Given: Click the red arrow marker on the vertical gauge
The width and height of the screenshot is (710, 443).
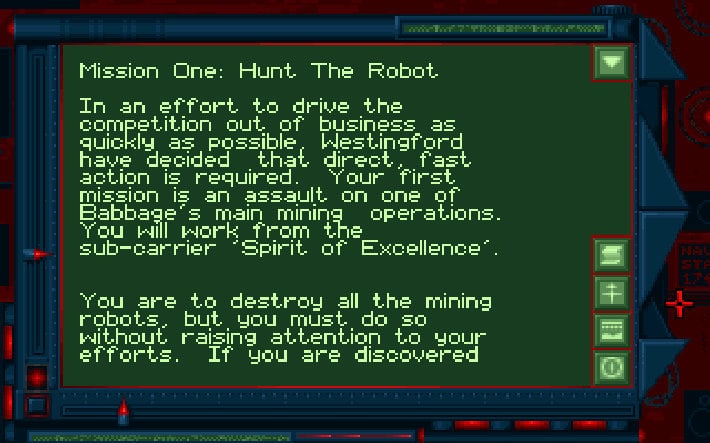Looking at the screenshot, I should coord(40,254).
